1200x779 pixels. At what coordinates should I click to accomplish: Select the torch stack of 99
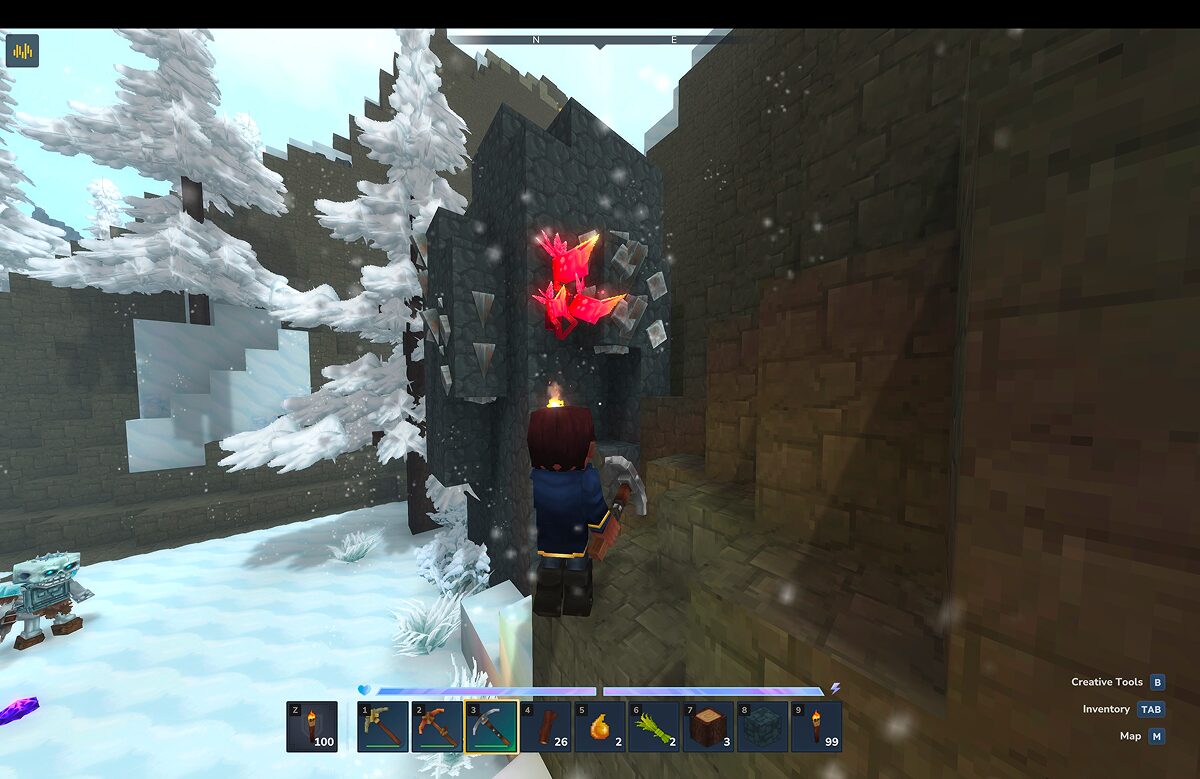click(816, 726)
